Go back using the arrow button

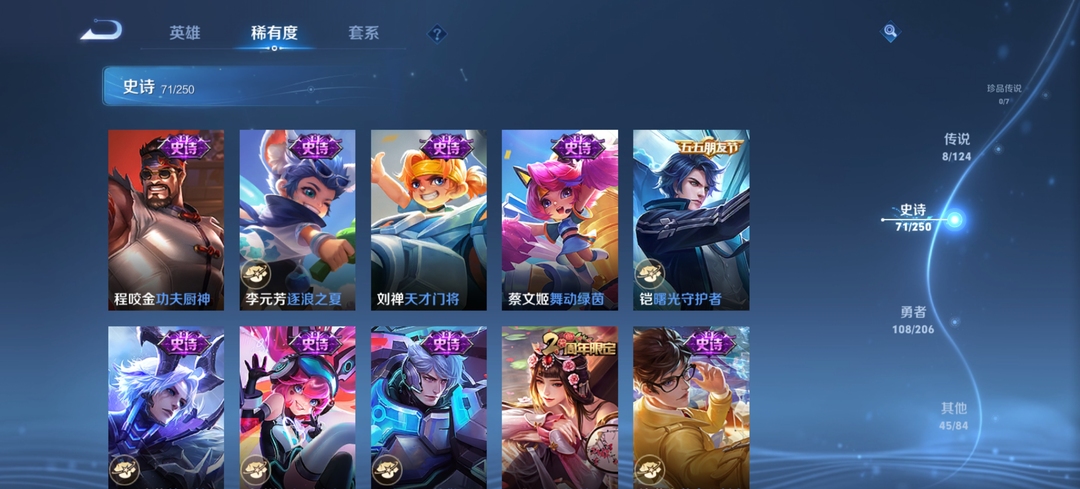[x=102, y=31]
